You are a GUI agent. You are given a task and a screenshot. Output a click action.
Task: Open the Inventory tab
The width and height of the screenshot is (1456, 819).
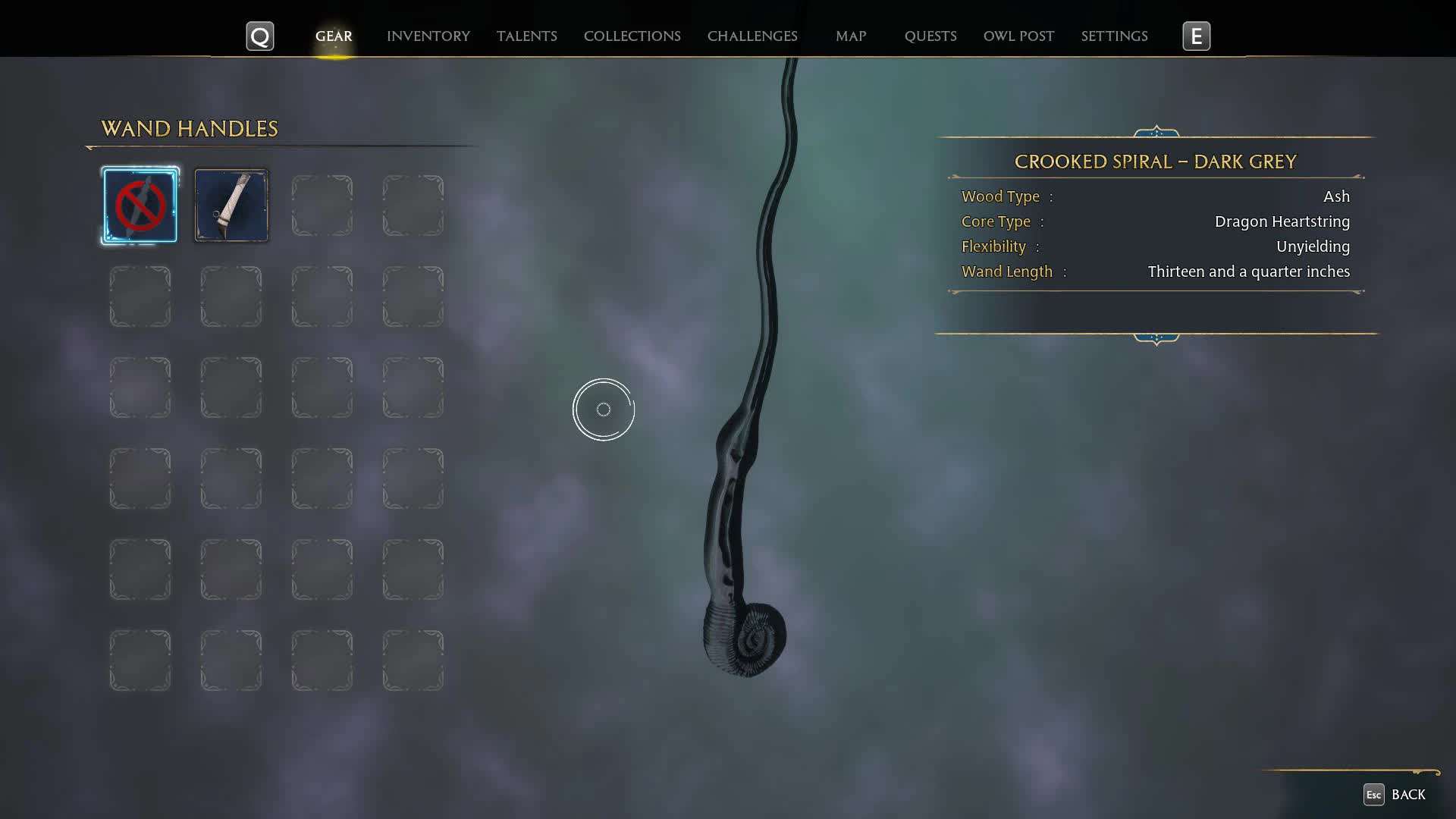(x=428, y=36)
